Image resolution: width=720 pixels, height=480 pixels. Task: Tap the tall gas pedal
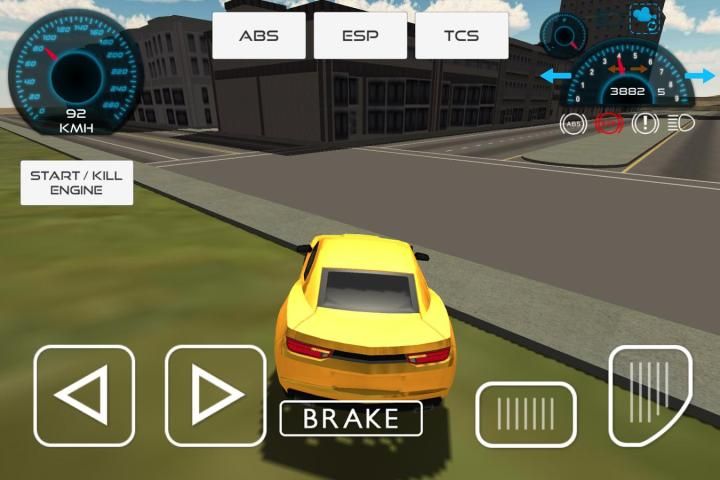[x=649, y=394]
